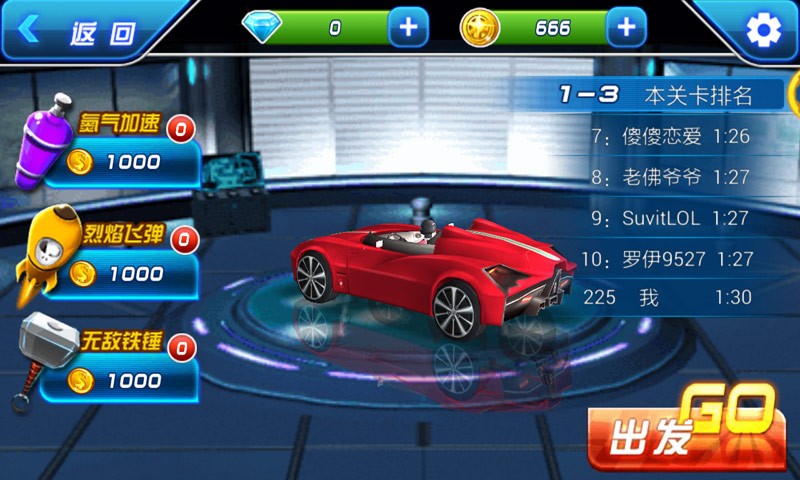Select the SuvitLOL ranking row
The width and height of the screenshot is (800, 480).
(670, 217)
